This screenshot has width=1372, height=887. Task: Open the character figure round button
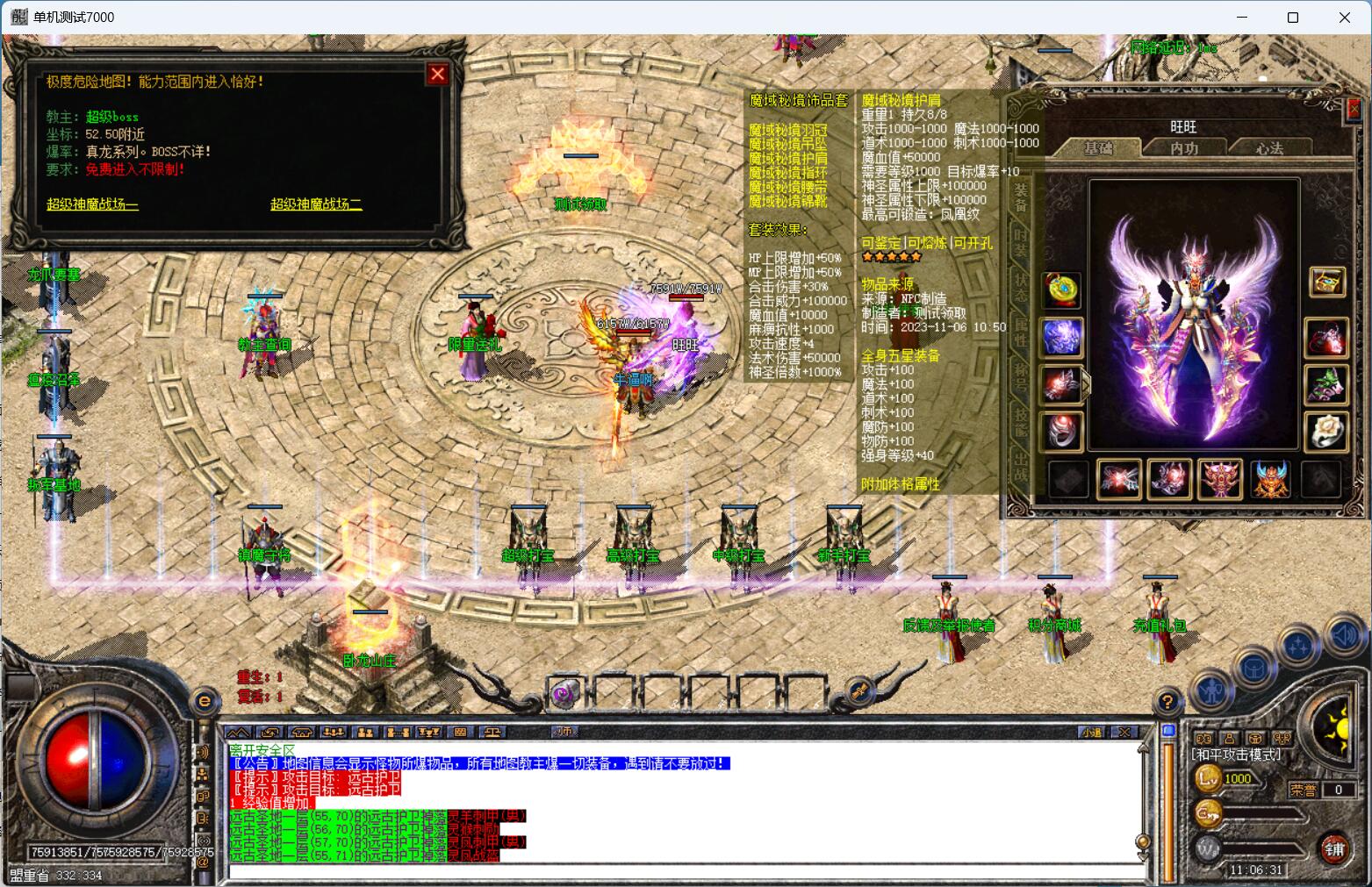pos(1213,692)
